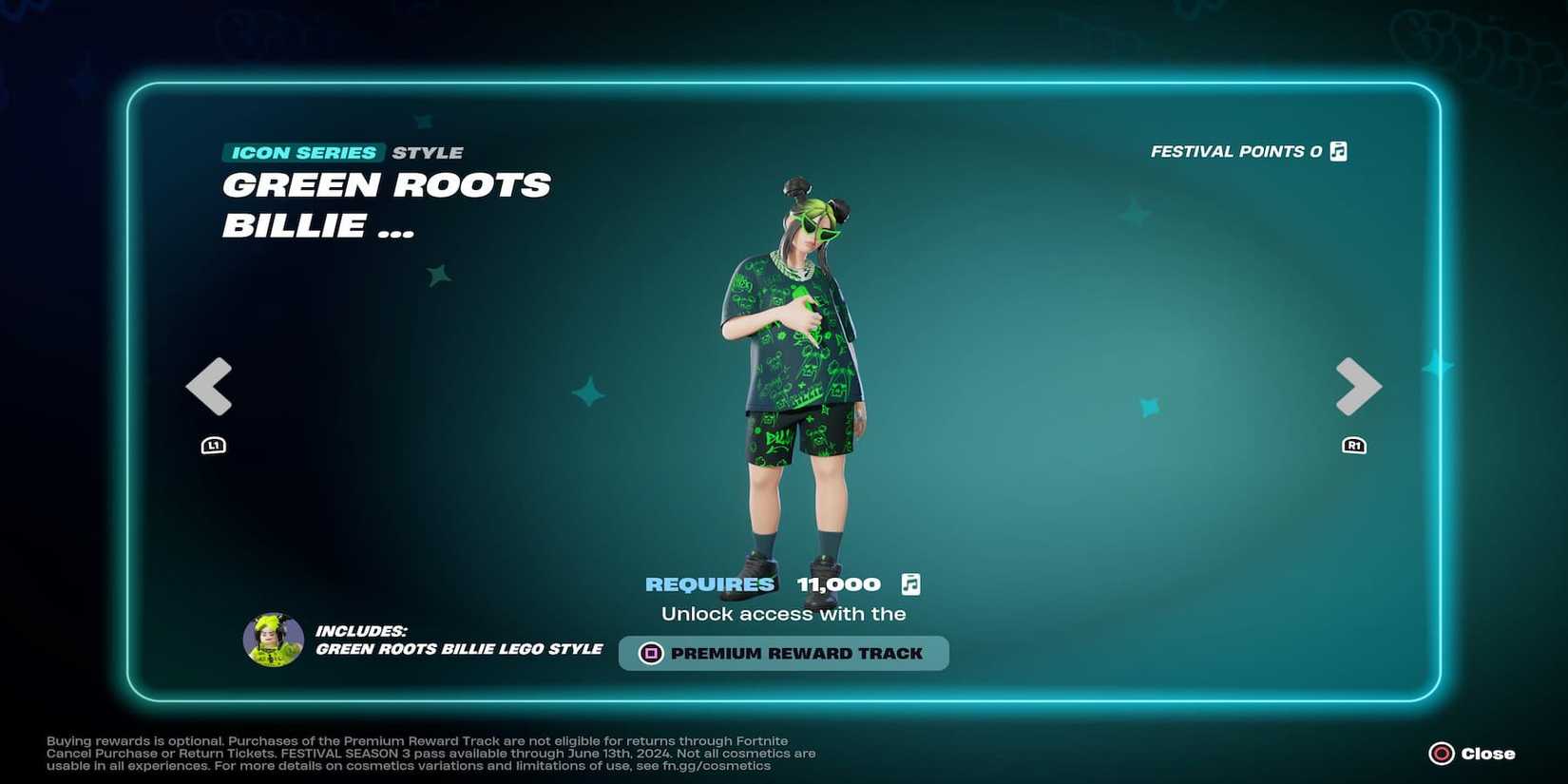Click the music note beside 11,000 requirement
The image size is (1568, 784).
(910, 584)
